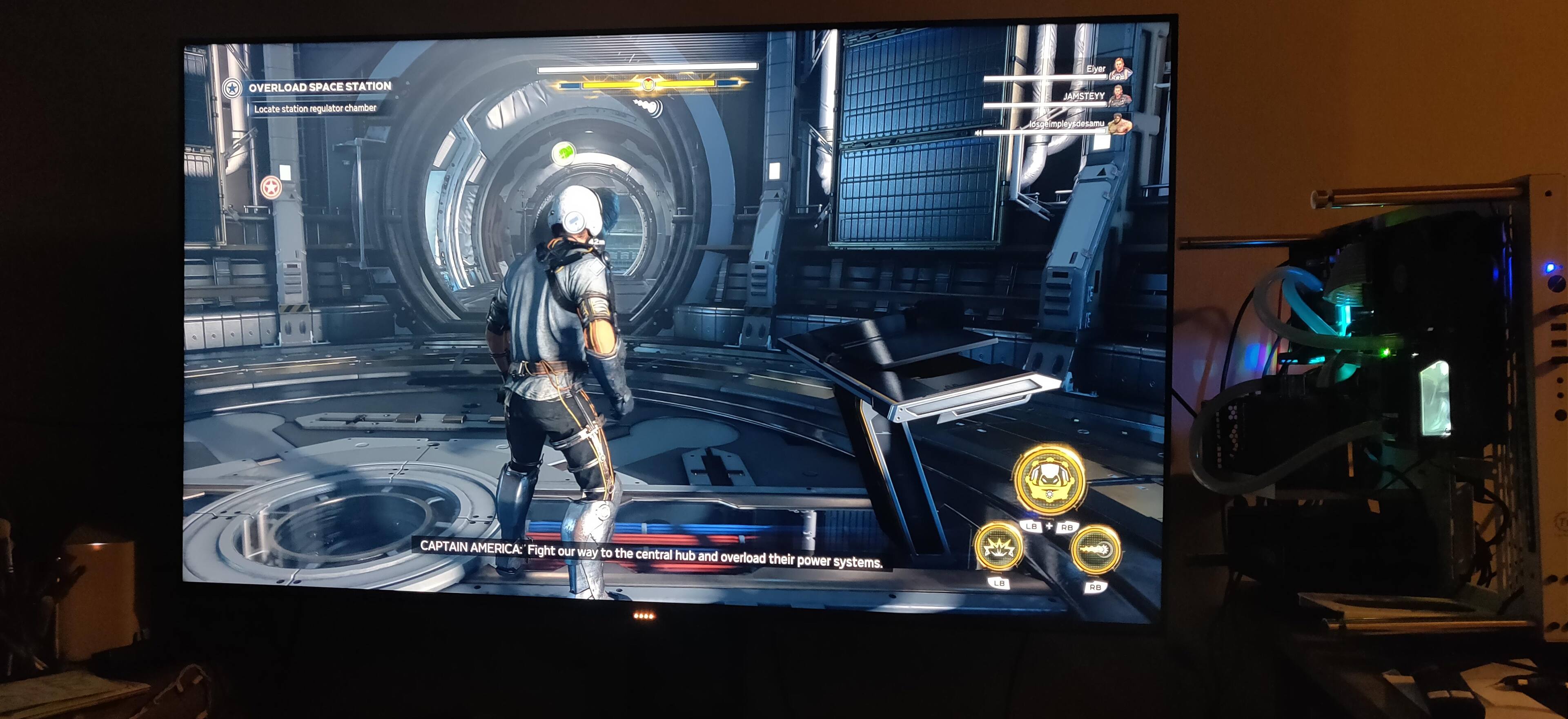Click the green objective waypoint marker
The image size is (1568, 719).
pos(564,152)
